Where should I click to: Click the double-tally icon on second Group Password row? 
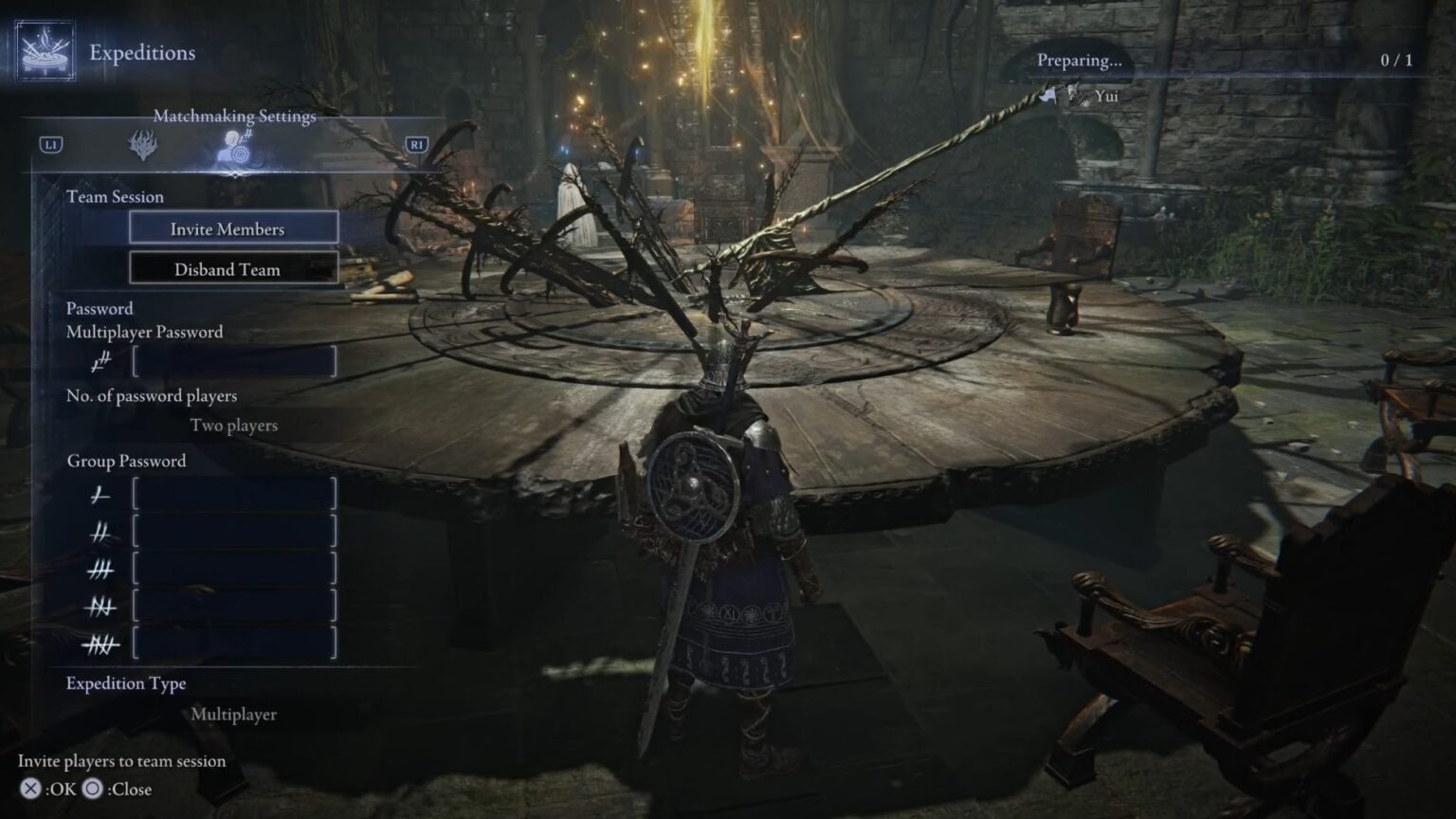102,532
